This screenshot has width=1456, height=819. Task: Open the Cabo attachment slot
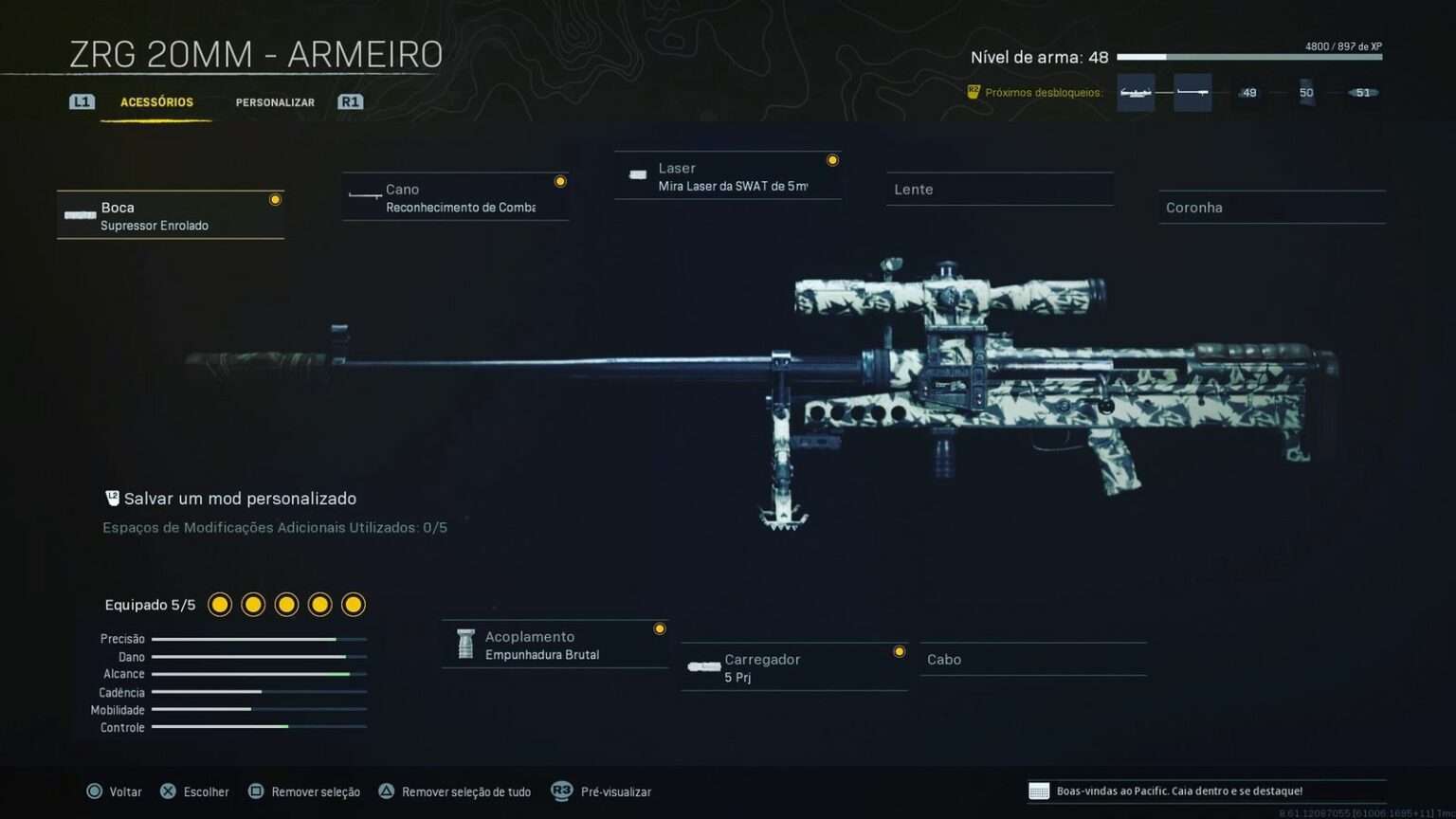click(1033, 659)
